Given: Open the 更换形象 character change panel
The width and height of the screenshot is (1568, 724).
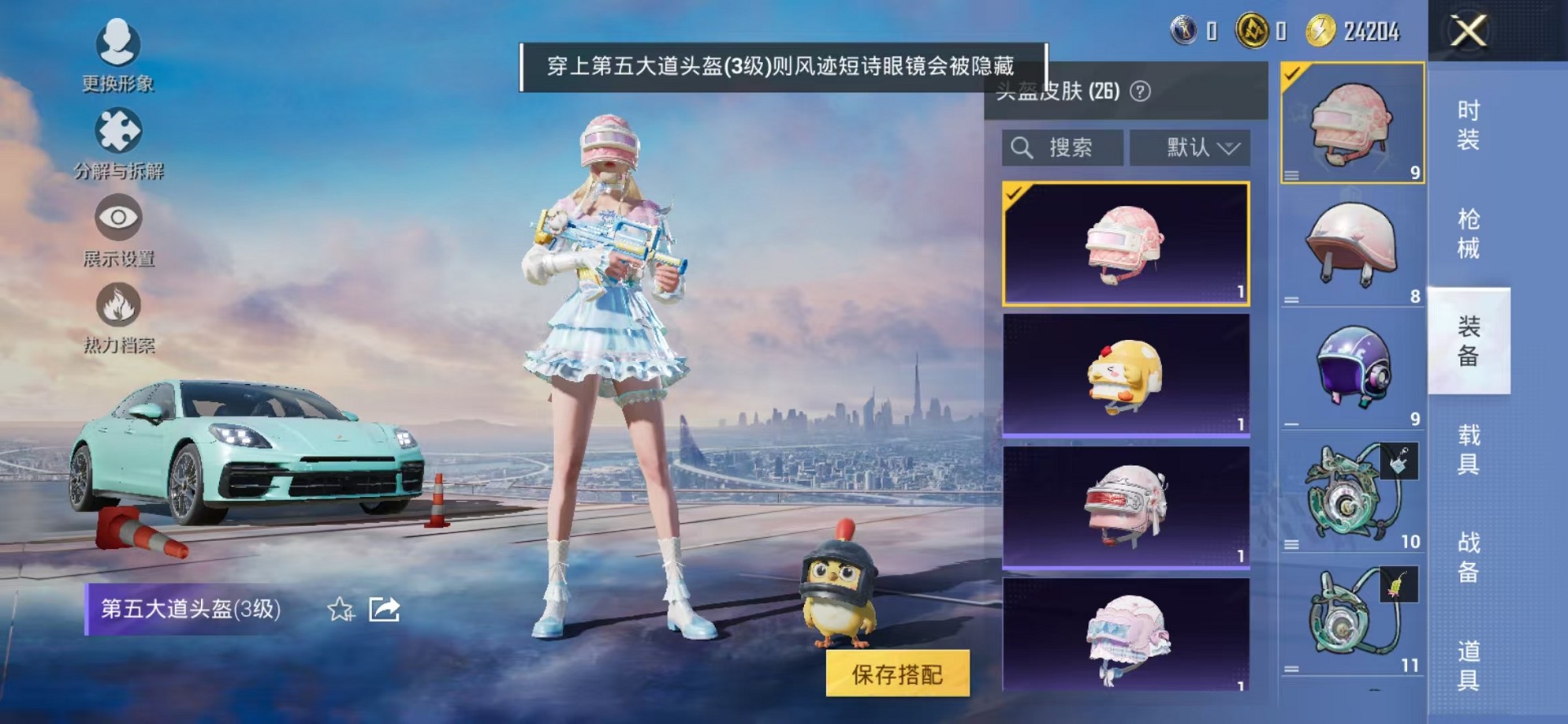Looking at the screenshot, I should (117, 59).
